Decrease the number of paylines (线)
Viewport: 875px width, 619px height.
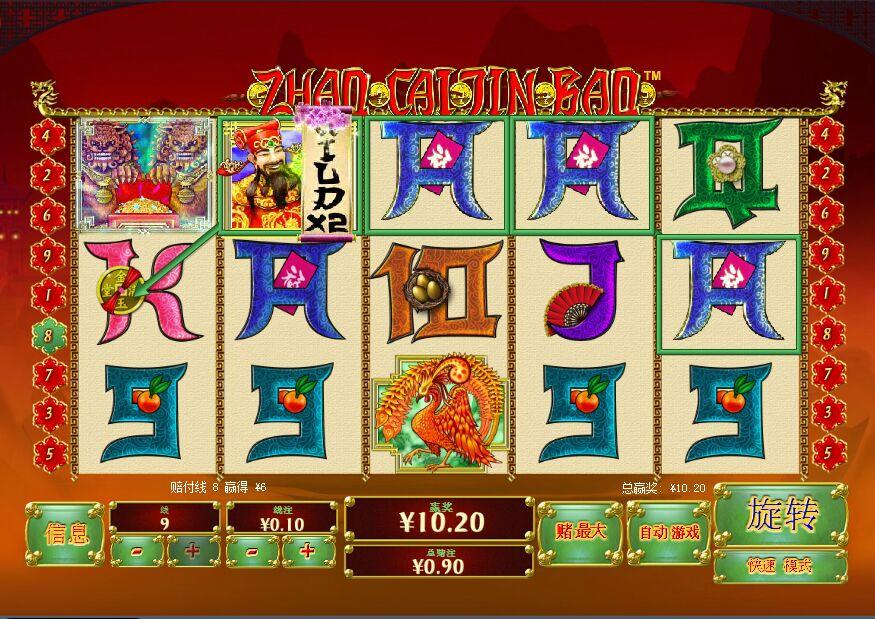(x=137, y=550)
